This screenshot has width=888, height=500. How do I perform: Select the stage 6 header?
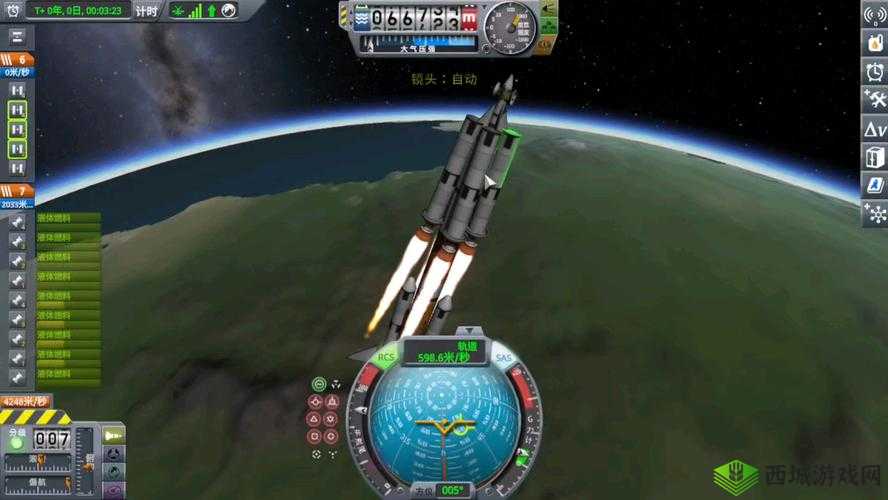tap(17, 60)
